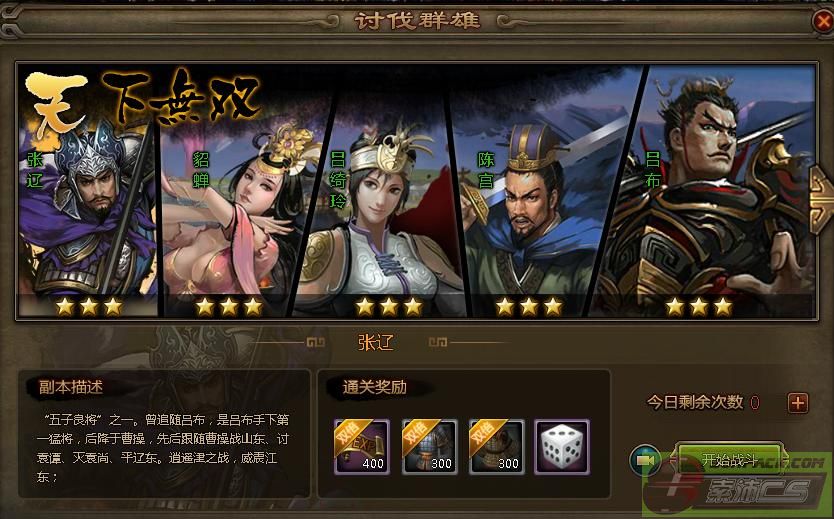
Task: Add more daily attempts with plus button
Action: 797,403
